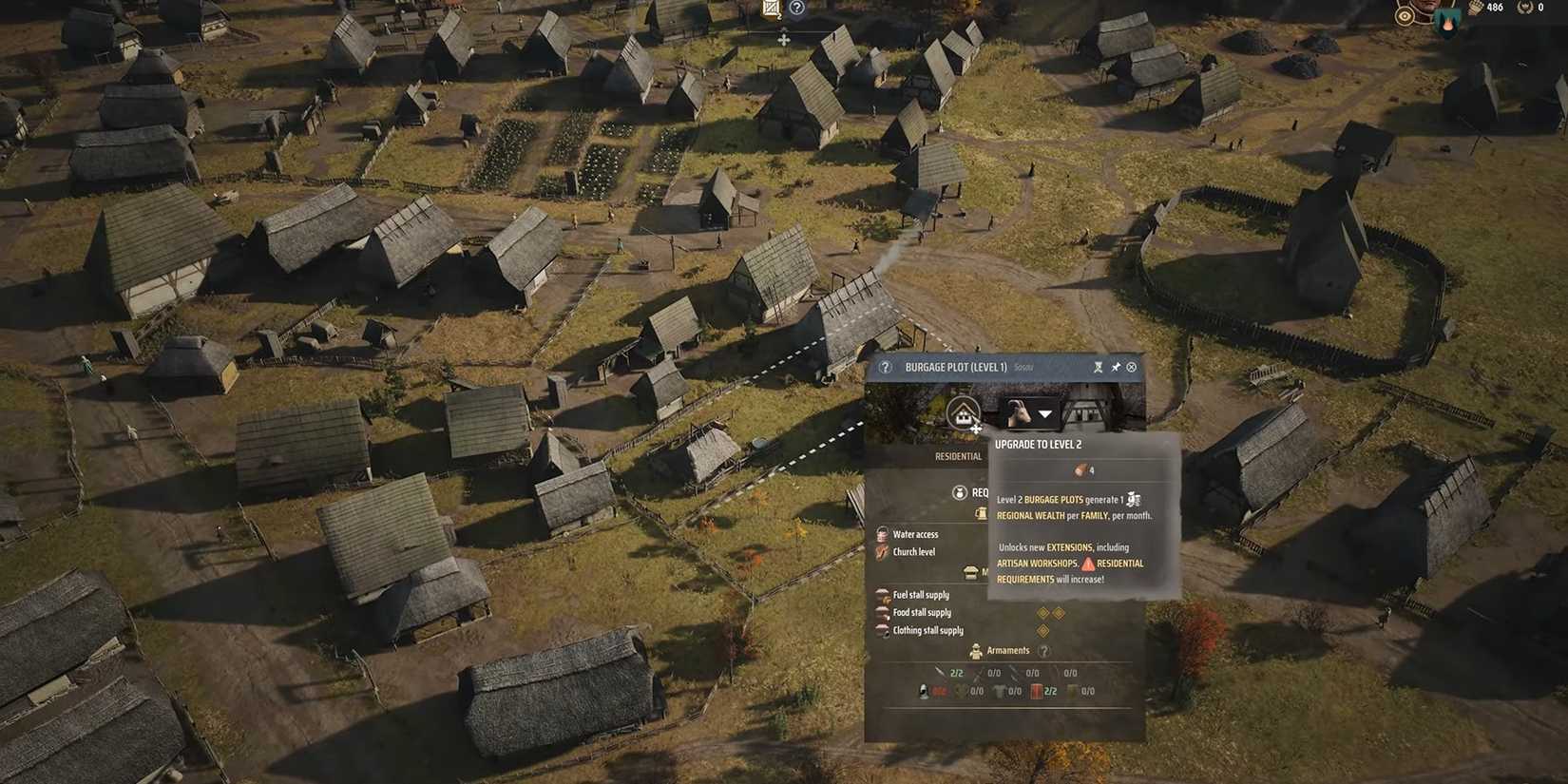Toggle the spear armament slot showing 2/2
Image resolution: width=1568 pixels, height=784 pixels.
941,673
